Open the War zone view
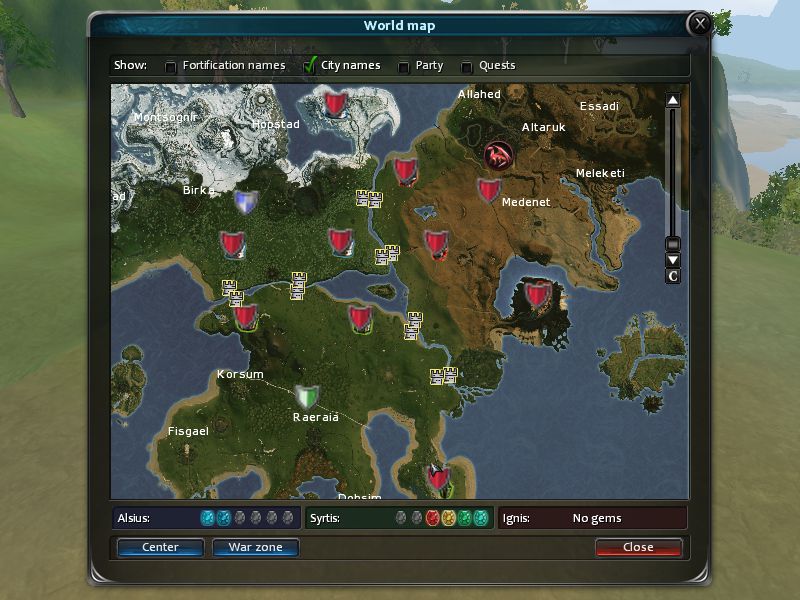The width and height of the screenshot is (800, 600). coord(255,547)
